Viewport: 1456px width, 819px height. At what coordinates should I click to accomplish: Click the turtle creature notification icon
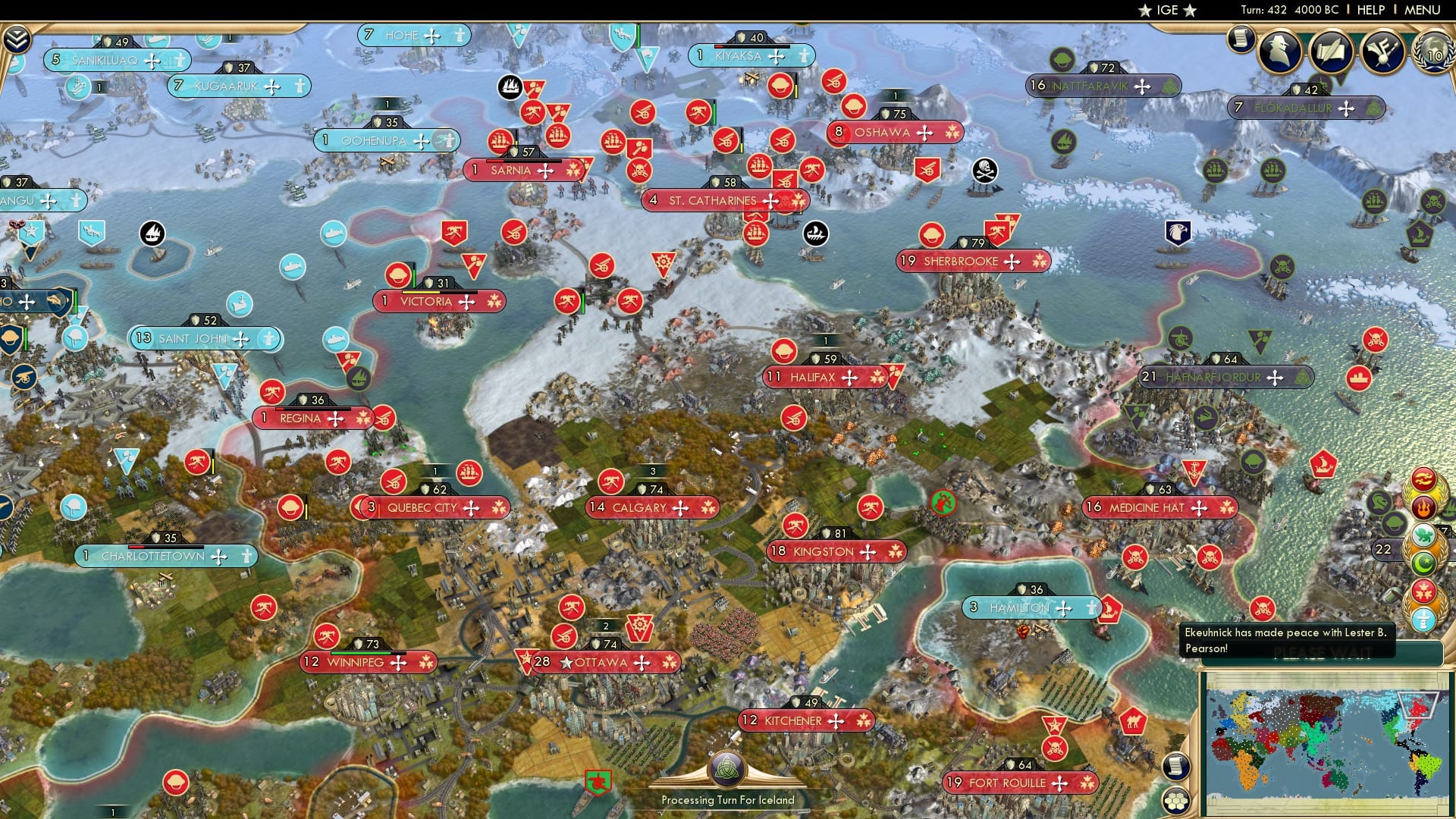pos(1423,535)
